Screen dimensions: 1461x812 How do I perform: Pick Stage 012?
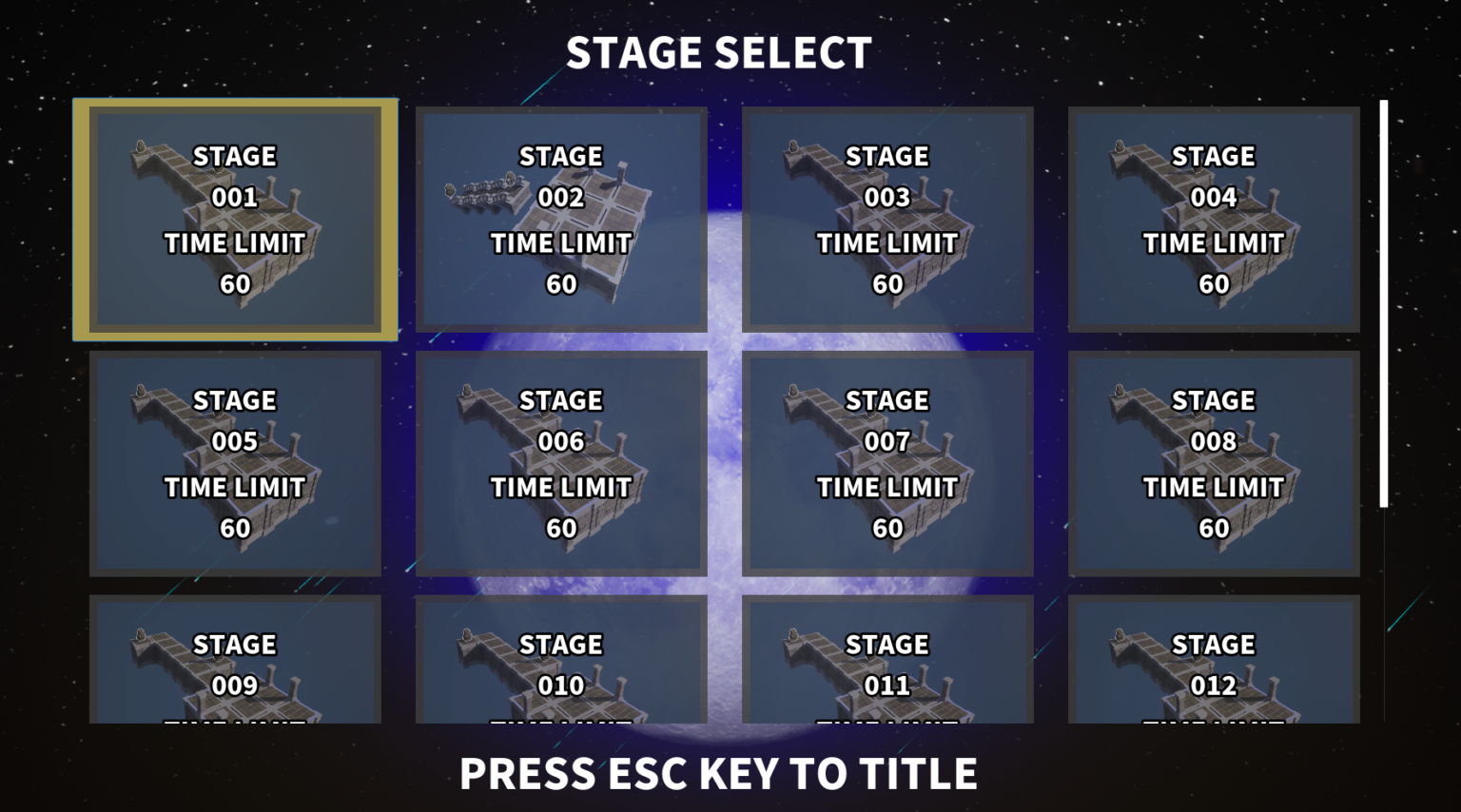point(1214,660)
